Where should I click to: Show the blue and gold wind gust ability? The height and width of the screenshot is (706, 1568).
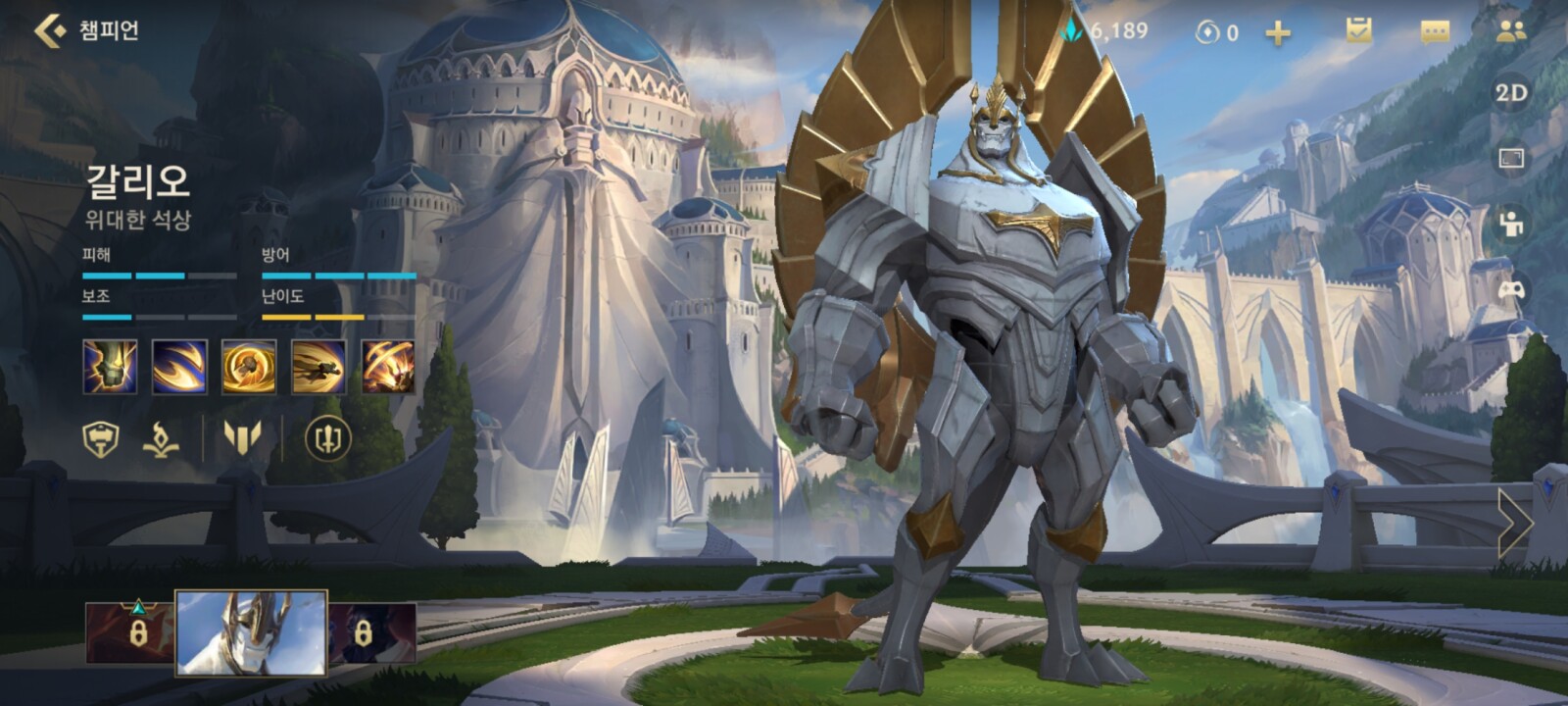pyautogui.click(x=179, y=367)
